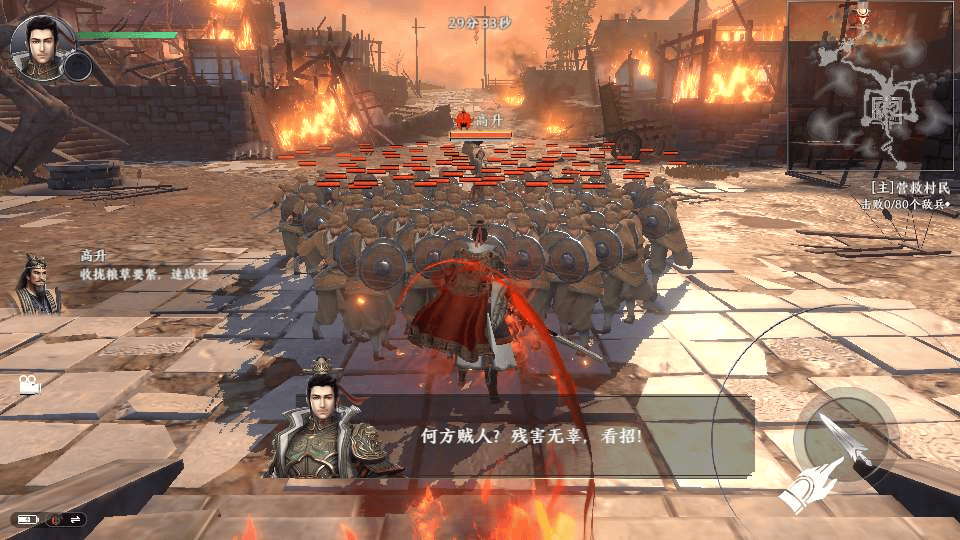Click the swap arrows icon
The height and width of the screenshot is (540, 960).
click(76, 519)
